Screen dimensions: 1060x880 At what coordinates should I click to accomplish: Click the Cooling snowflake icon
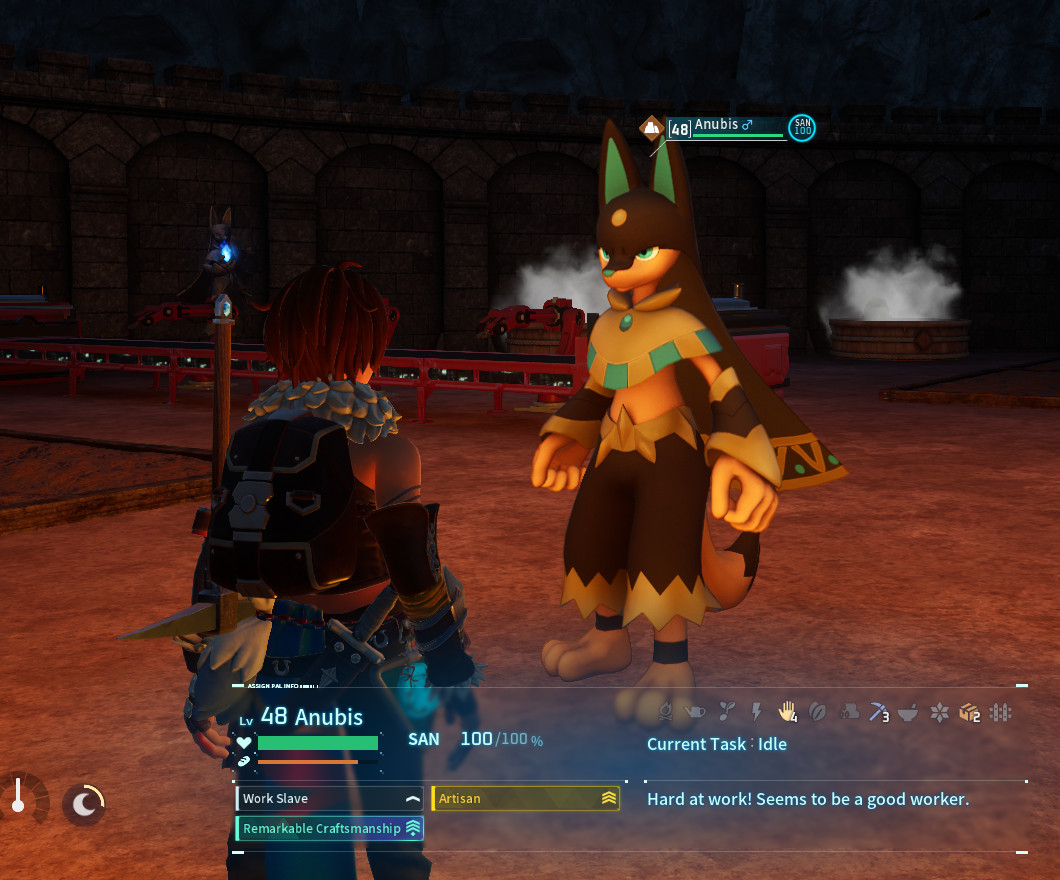(939, 711)
